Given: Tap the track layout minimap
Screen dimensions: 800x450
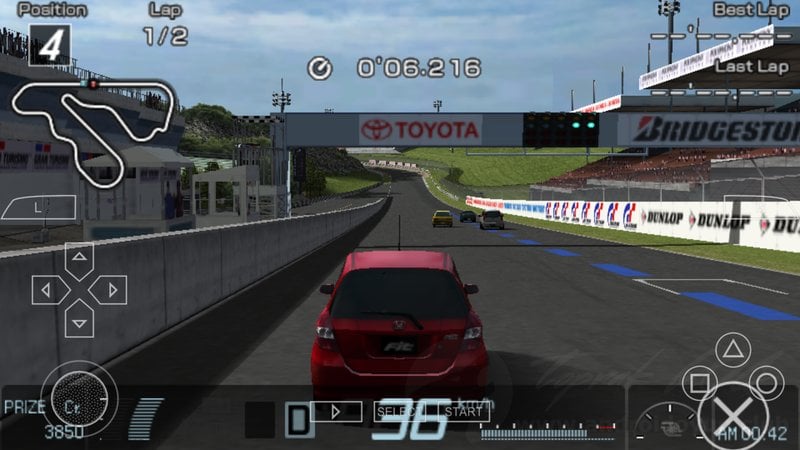Looking at the screenshot, I should (x=93, y=118).
